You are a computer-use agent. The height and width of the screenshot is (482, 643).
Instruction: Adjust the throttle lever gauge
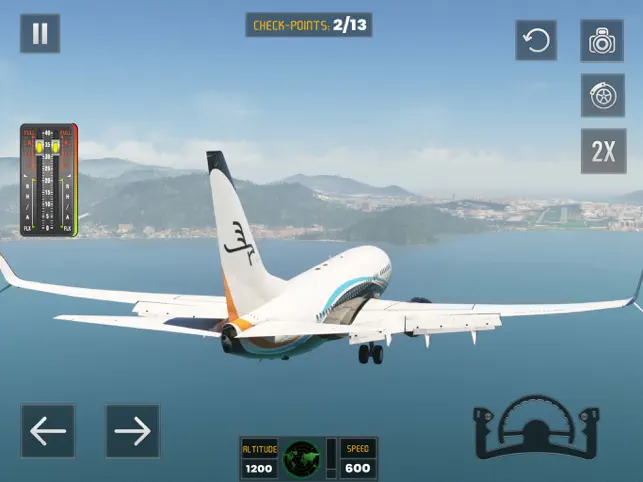pyautogui.click(x=49, y=181)
